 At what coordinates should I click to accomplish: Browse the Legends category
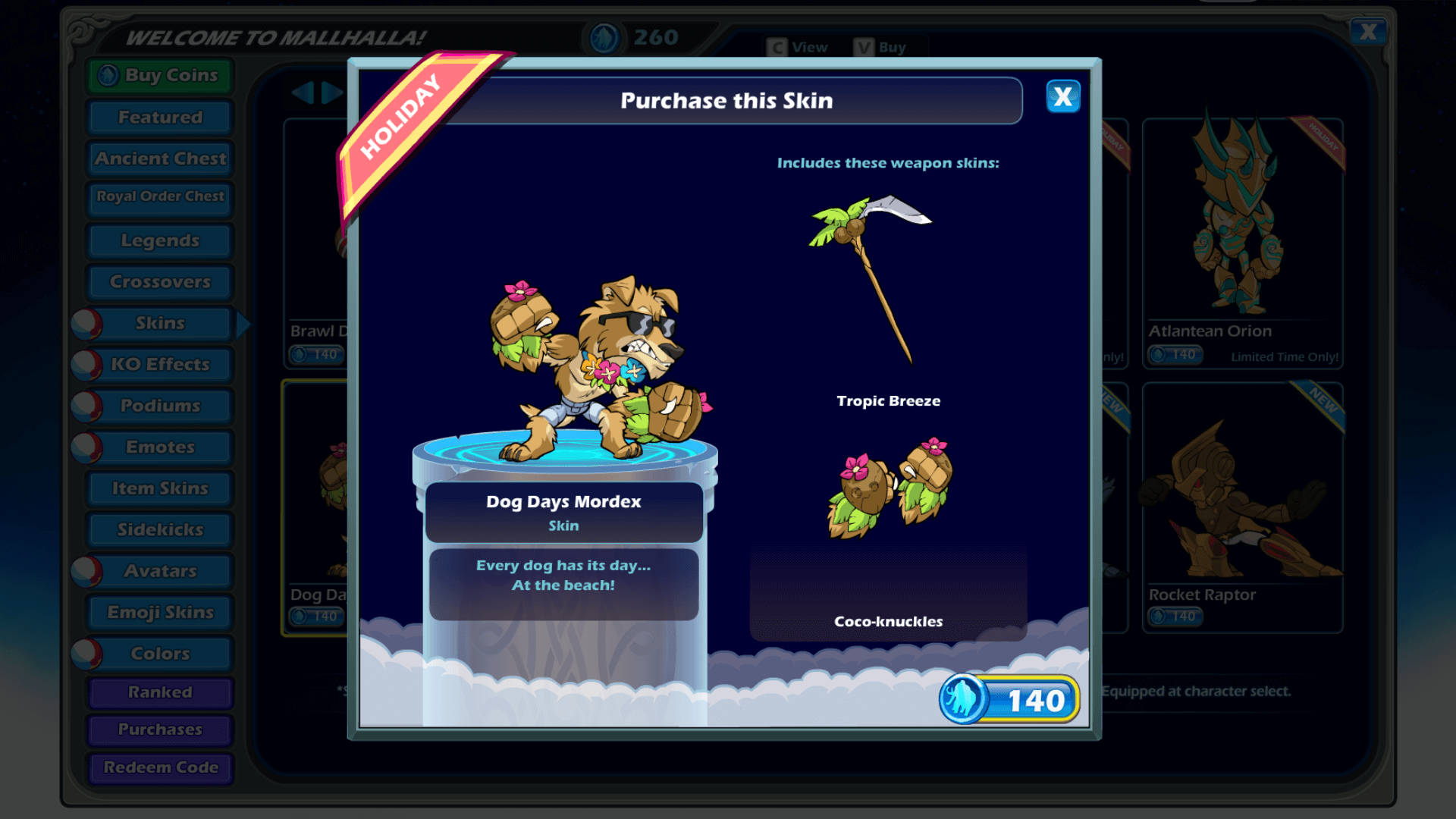[x=160, y=240]
